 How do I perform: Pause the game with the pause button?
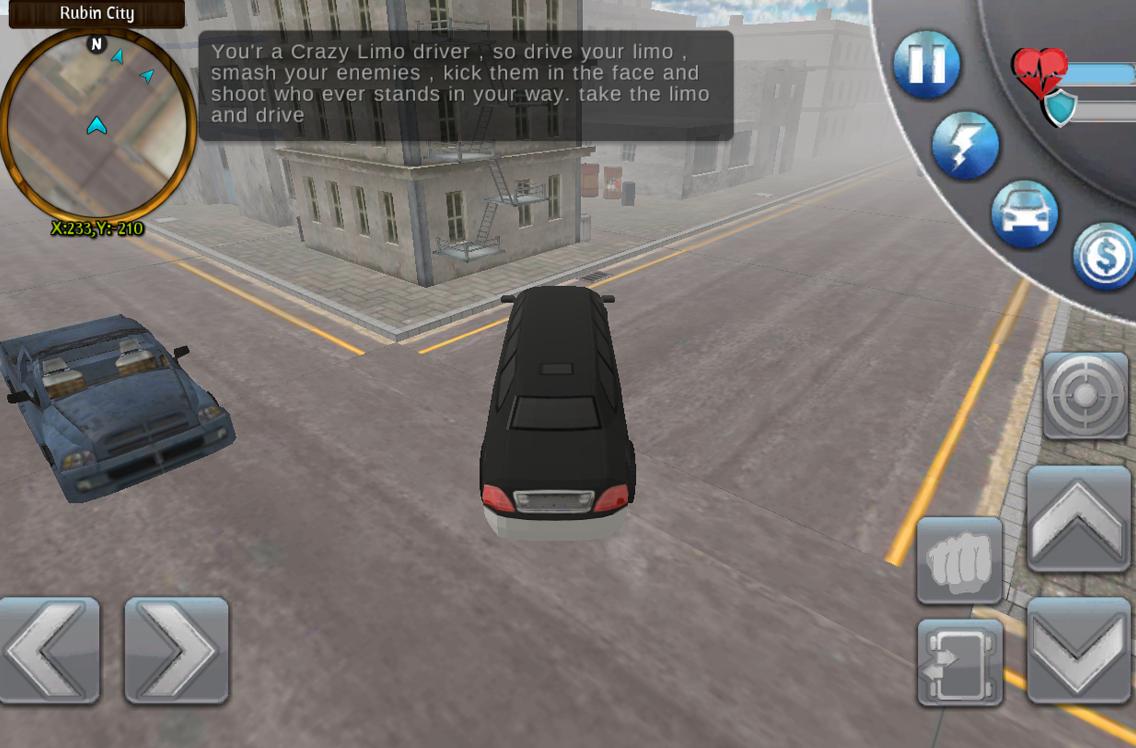[926, 64]
